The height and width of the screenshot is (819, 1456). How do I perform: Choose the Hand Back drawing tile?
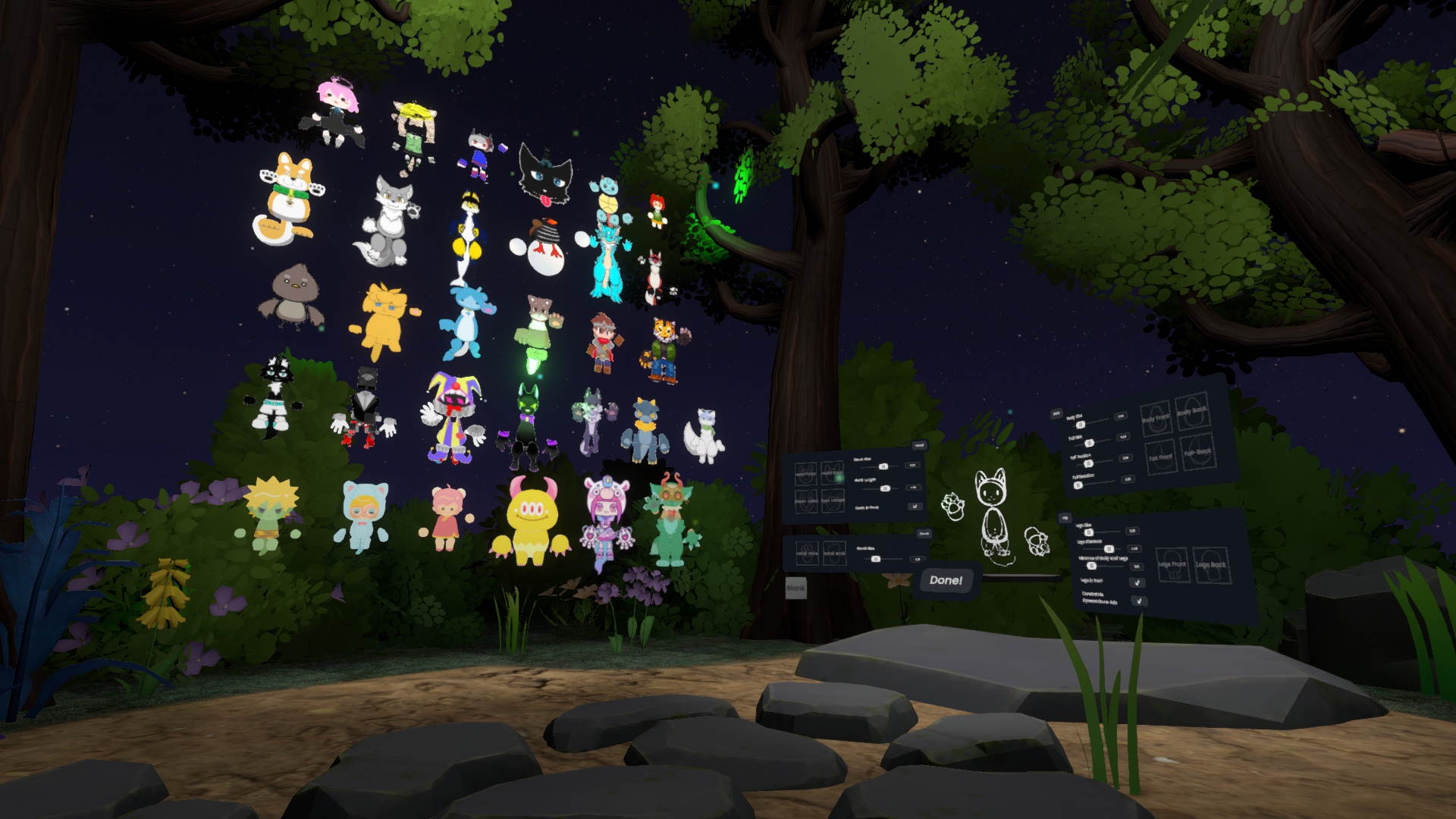coord(834,553)
